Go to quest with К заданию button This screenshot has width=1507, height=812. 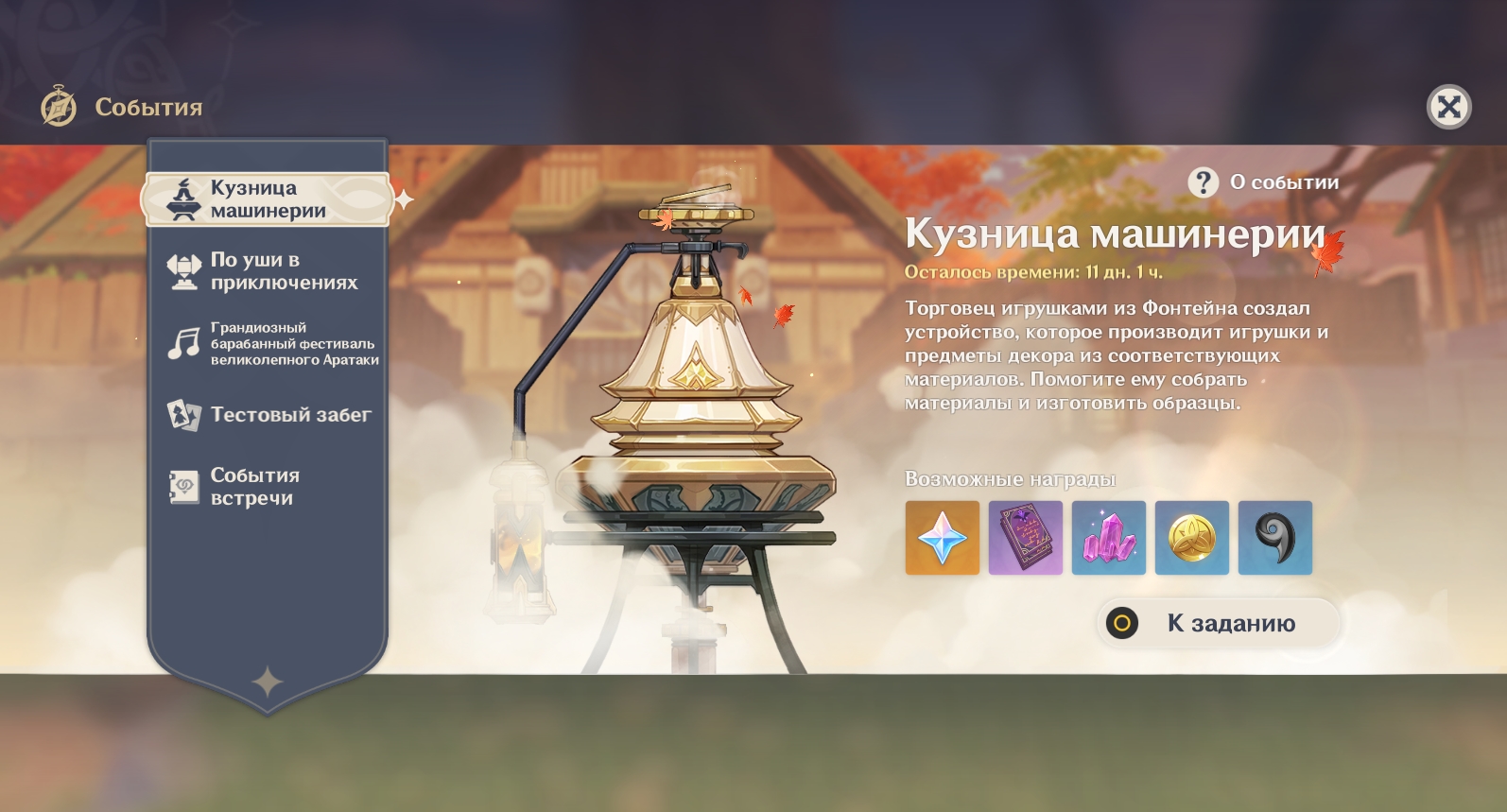1219,623
